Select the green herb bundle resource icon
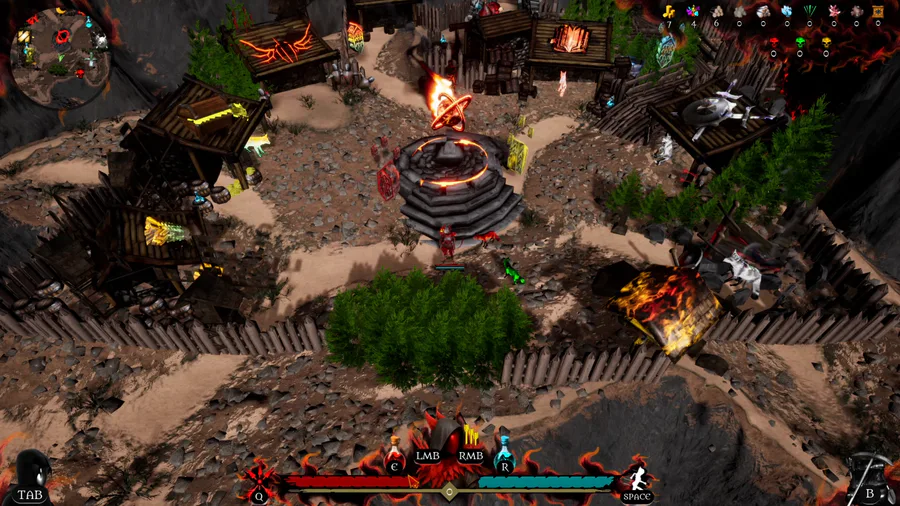 809,11
